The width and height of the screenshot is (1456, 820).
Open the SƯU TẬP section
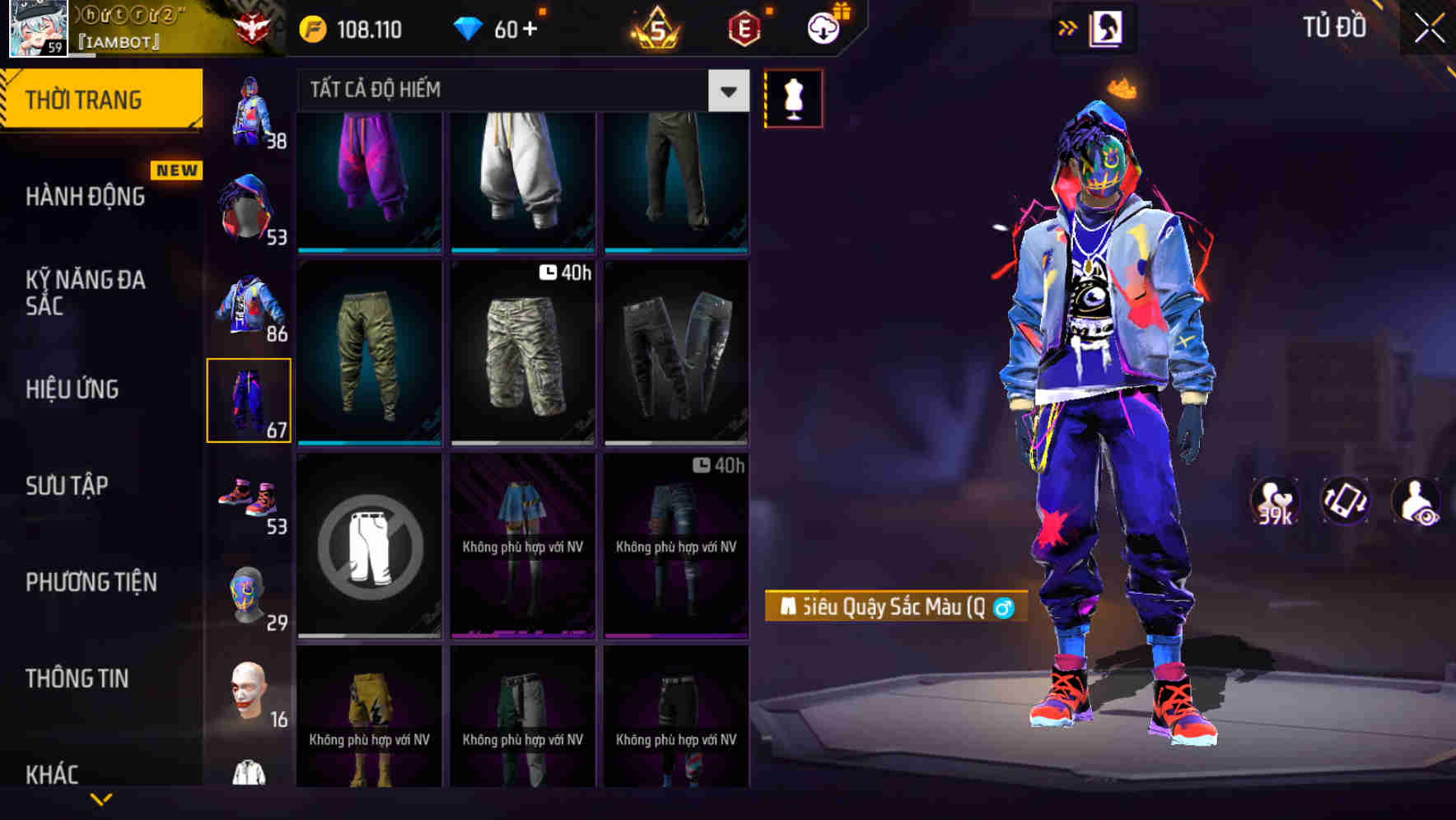point(67,486)
